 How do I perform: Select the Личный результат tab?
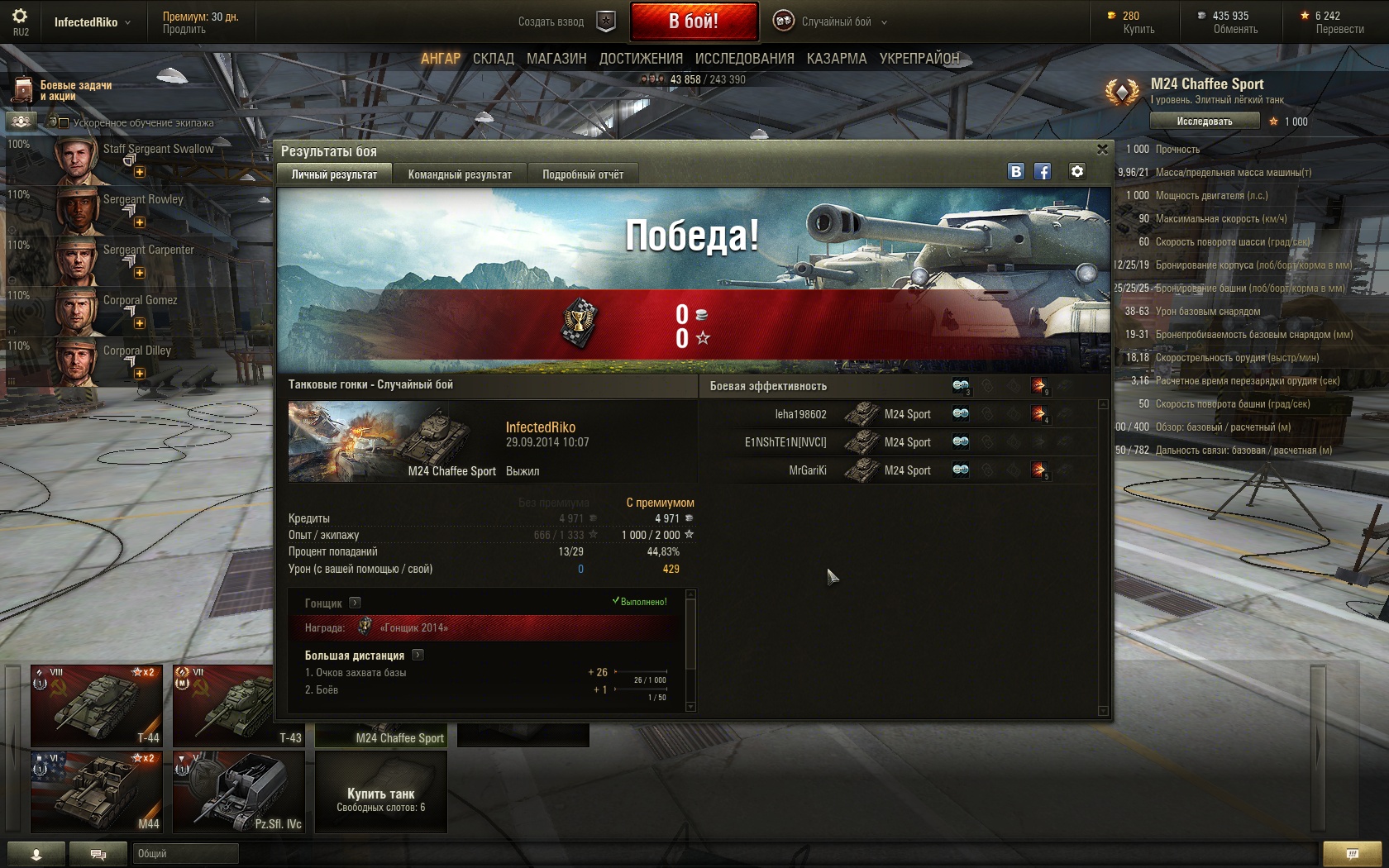tap(334, 174)
